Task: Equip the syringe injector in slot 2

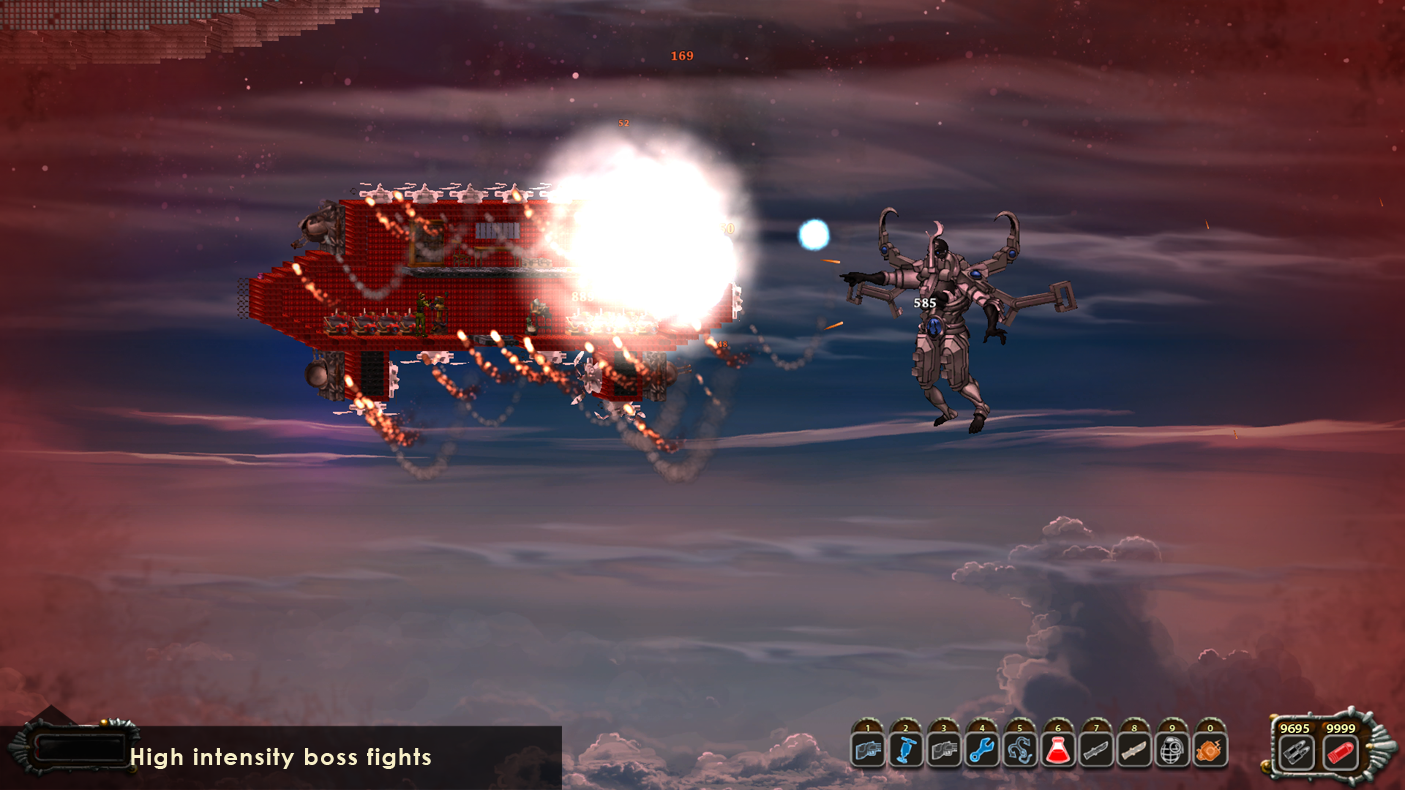Action: click(x=905, y=748)
